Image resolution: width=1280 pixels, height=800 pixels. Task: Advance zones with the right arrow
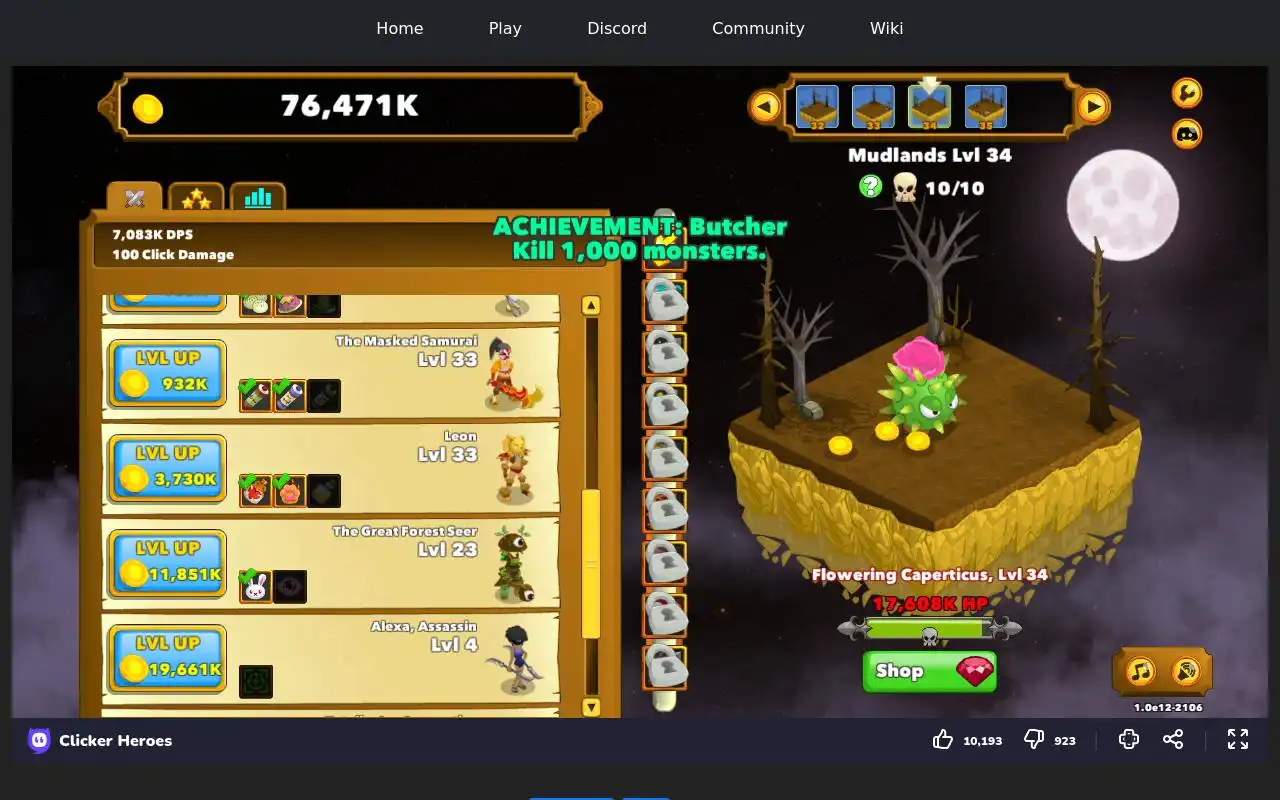(1093, 106)
